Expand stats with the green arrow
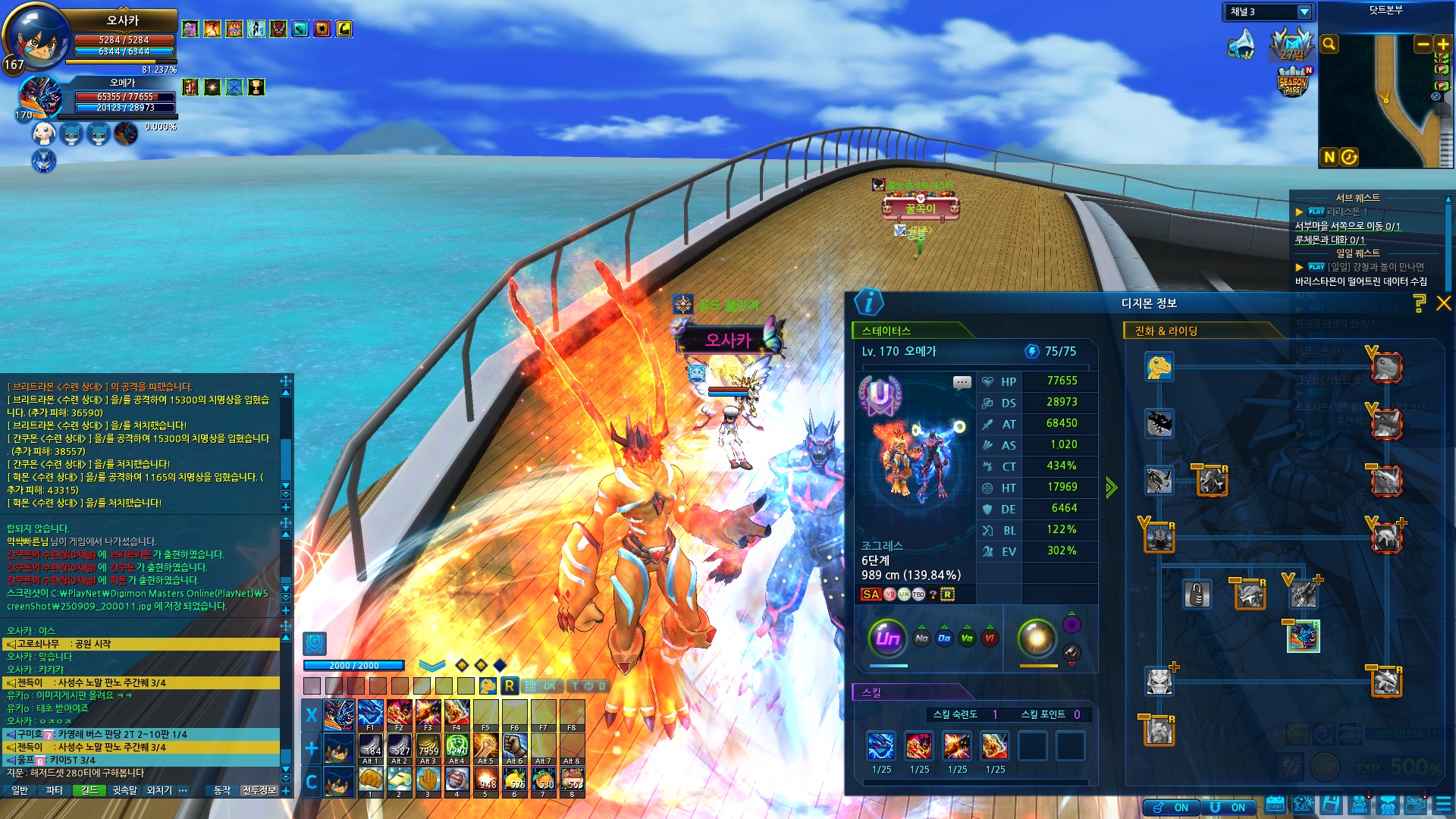The width and height of the screenshot is (1456, 819). pos(1111,488)
